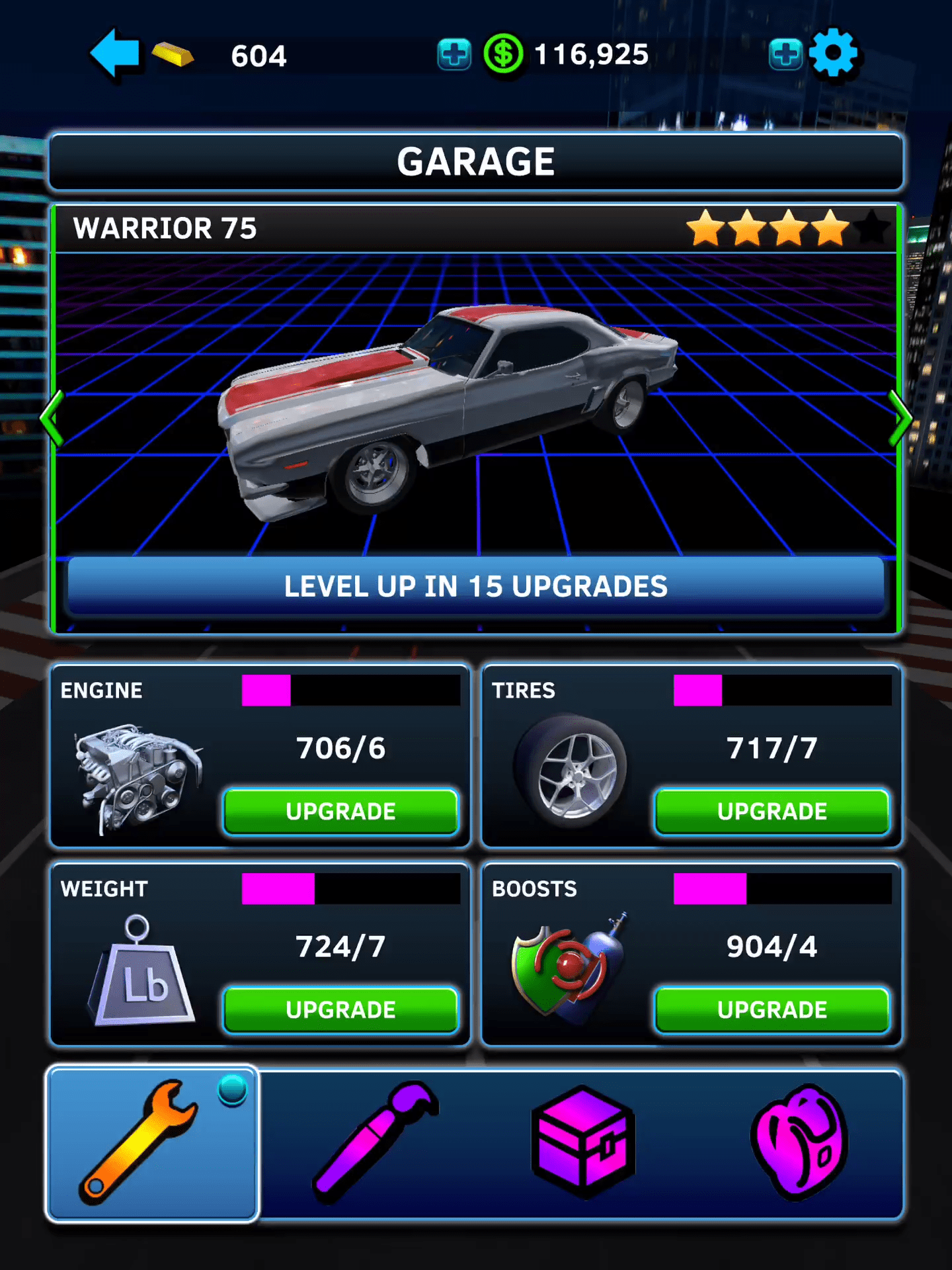The image size is (952, 1270).
Task: Go back with the blue arrow
Action: (x=115, y=54)
